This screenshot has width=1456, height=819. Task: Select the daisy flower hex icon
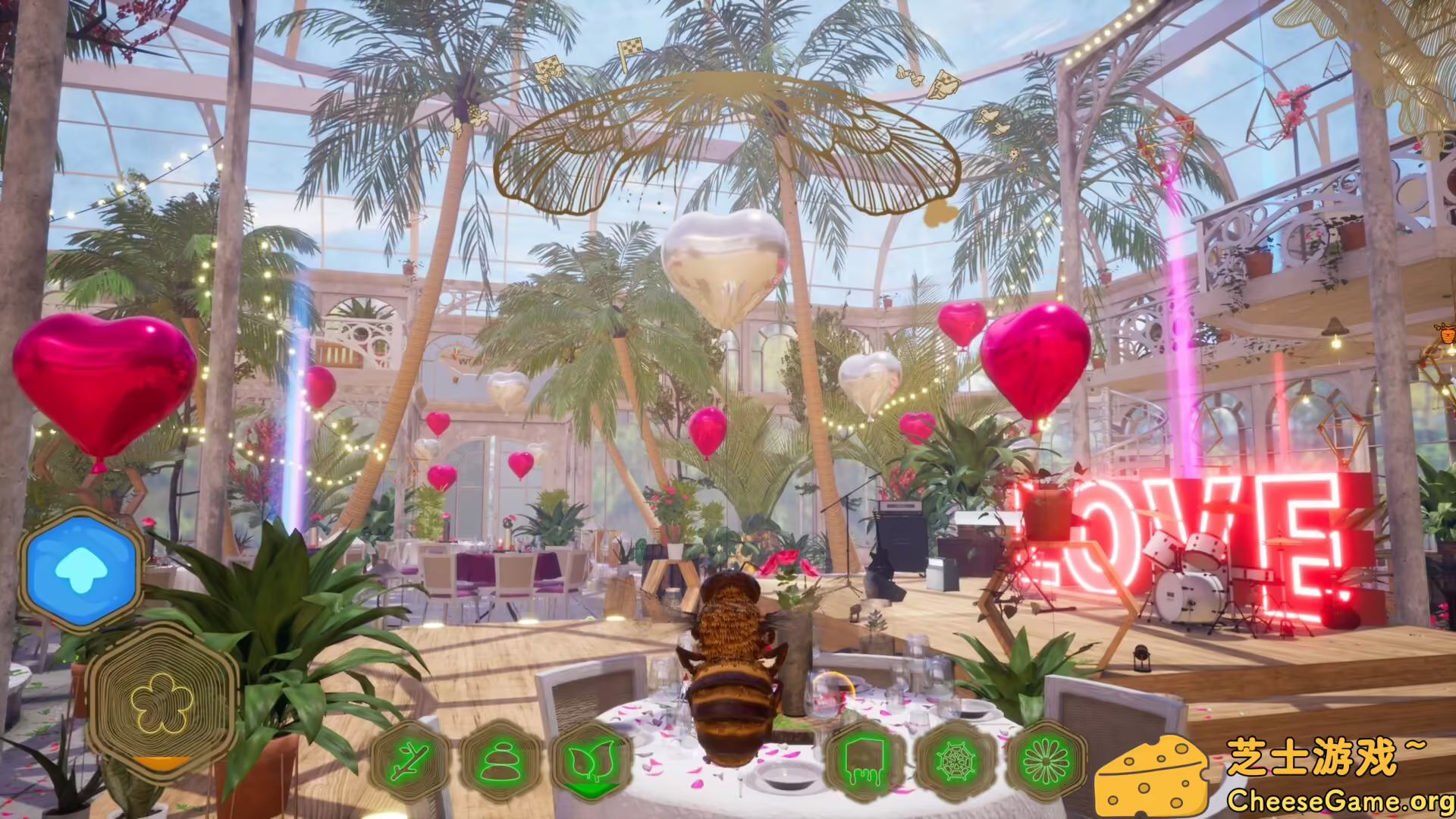click(x=1047, y=762)
